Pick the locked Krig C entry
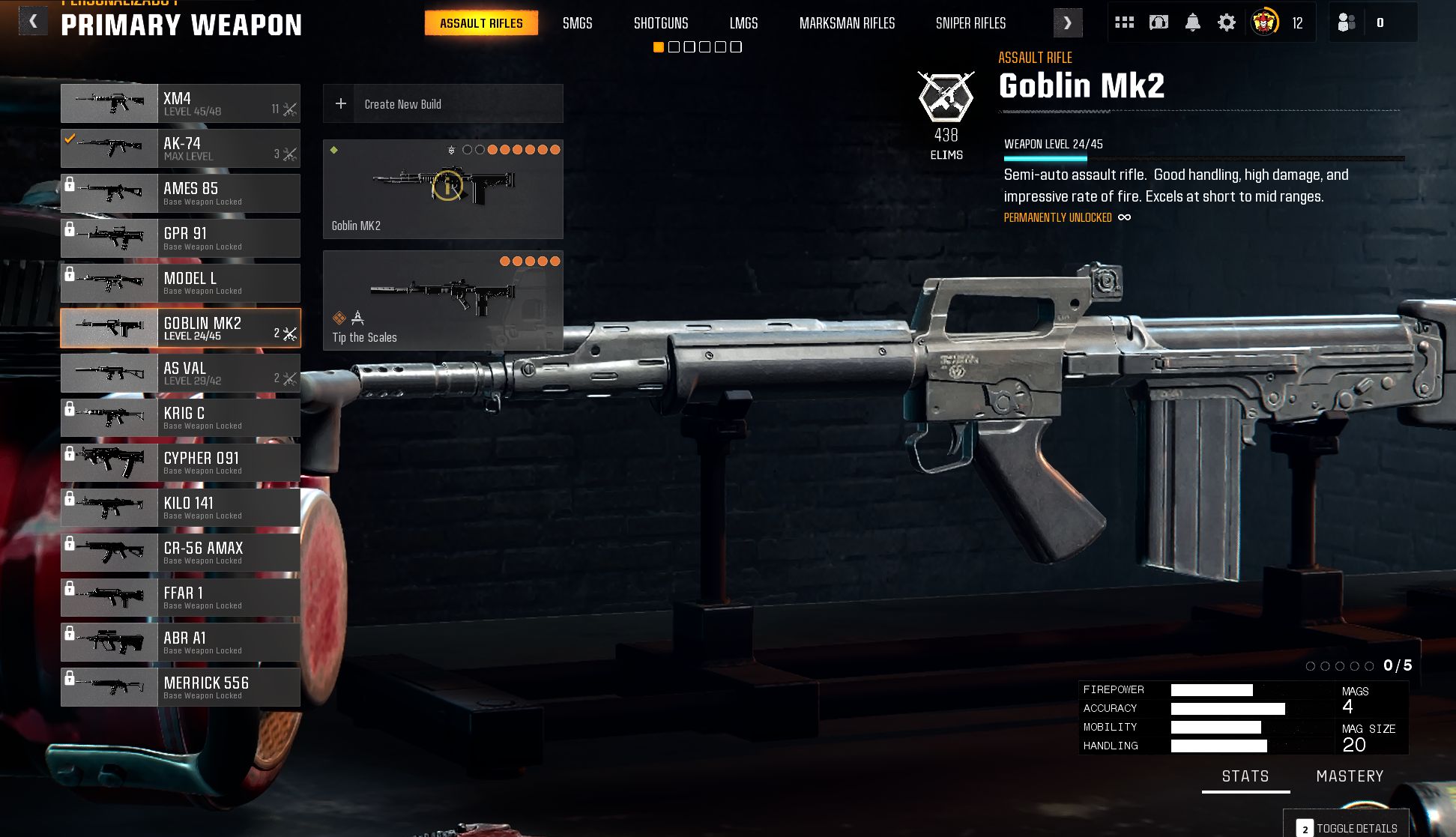 (180, 418)
